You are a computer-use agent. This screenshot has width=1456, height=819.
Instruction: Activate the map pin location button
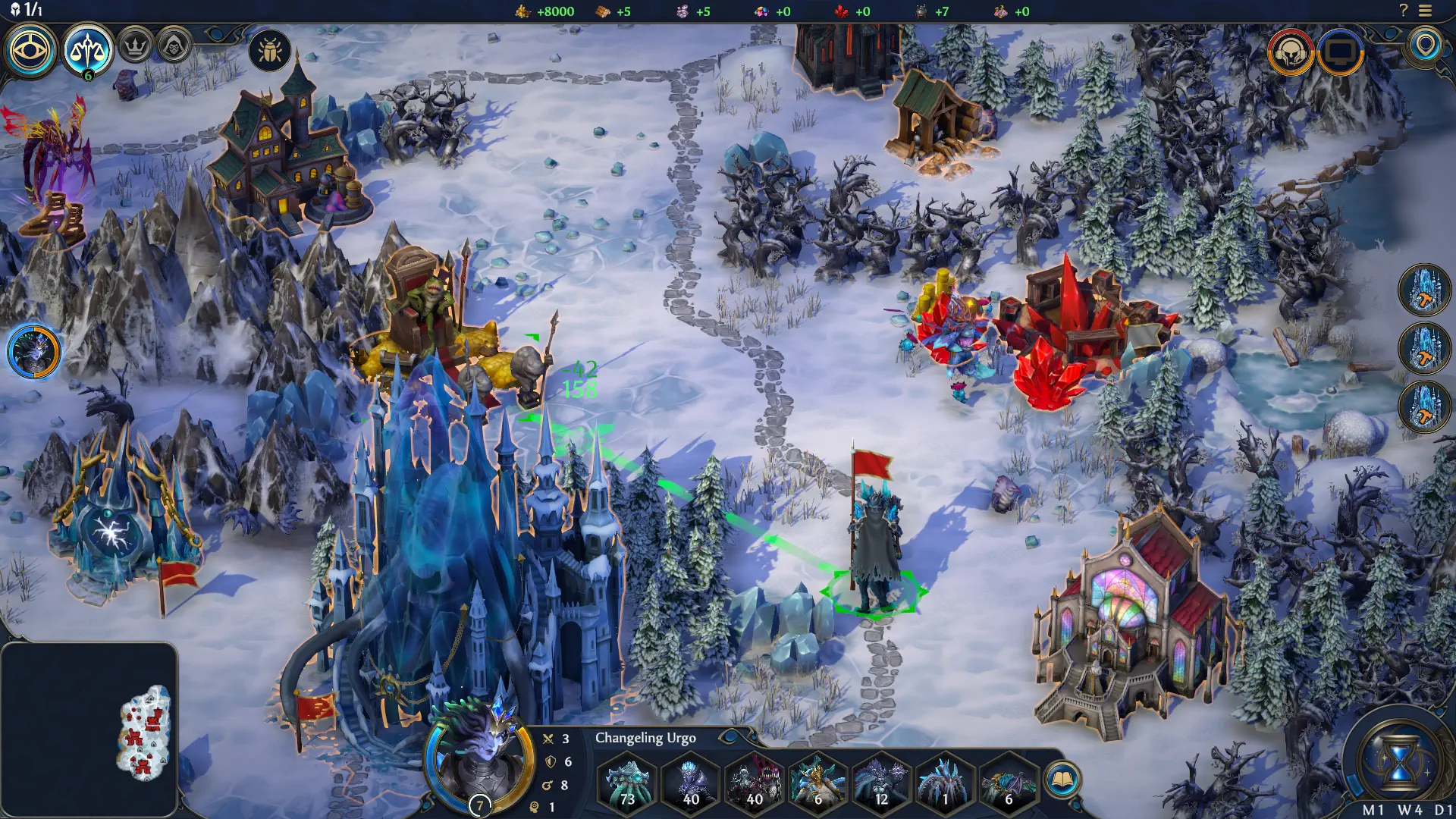coord(1426,45)
